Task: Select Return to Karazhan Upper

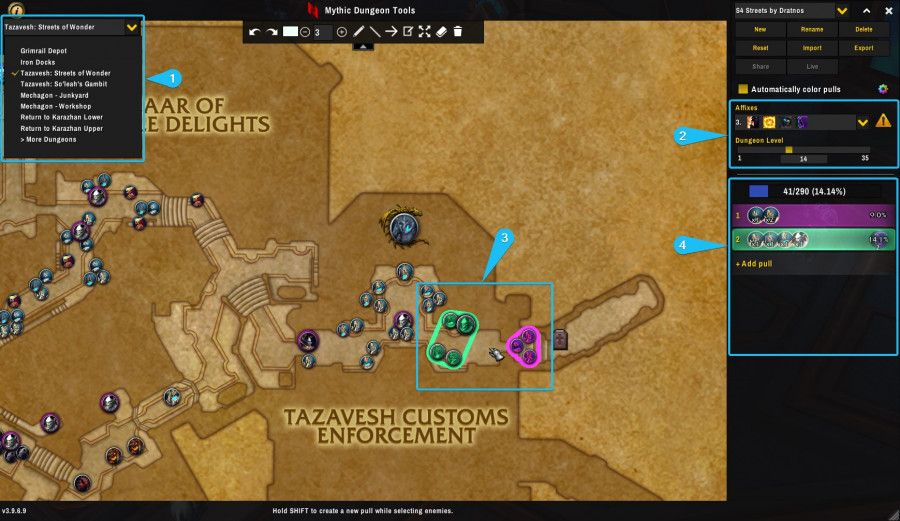Action: click(x=61, y=128)
